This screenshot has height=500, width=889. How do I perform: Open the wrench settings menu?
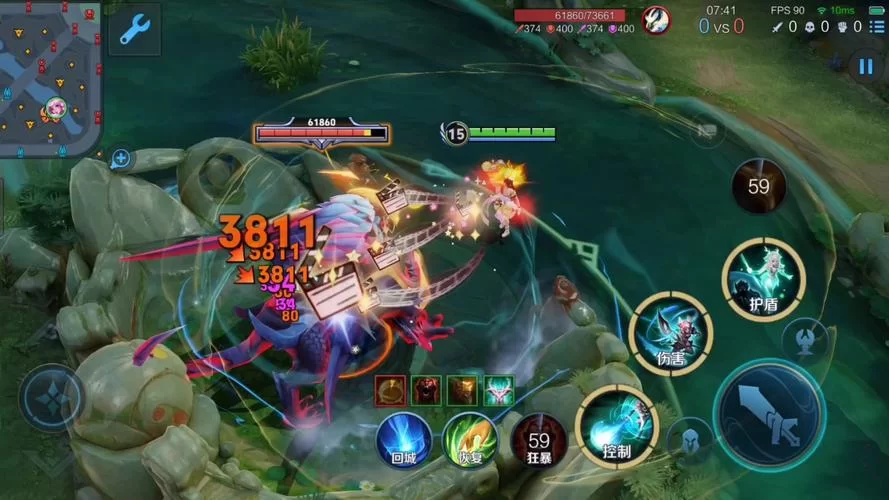133,30
